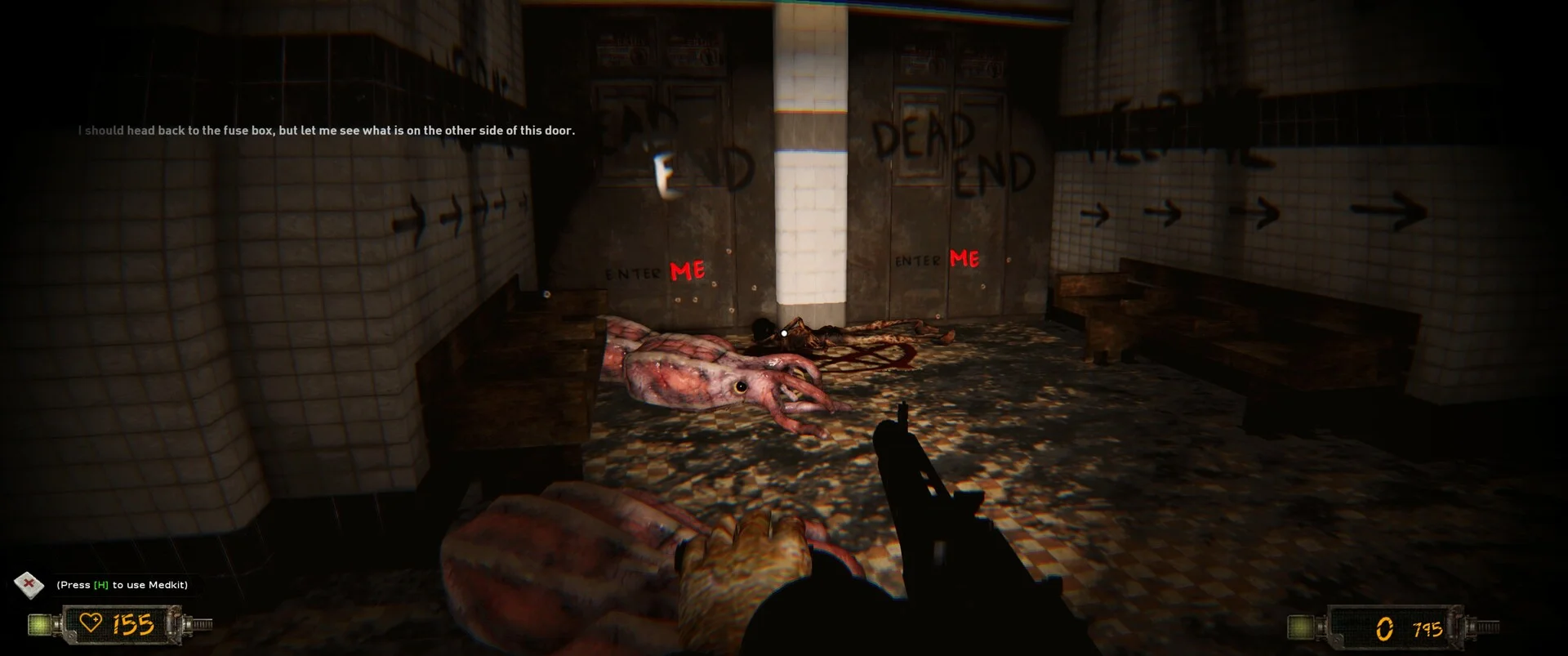1568x656 pixels.
Task: Select the medkit item icon
Action: point(30,584)
